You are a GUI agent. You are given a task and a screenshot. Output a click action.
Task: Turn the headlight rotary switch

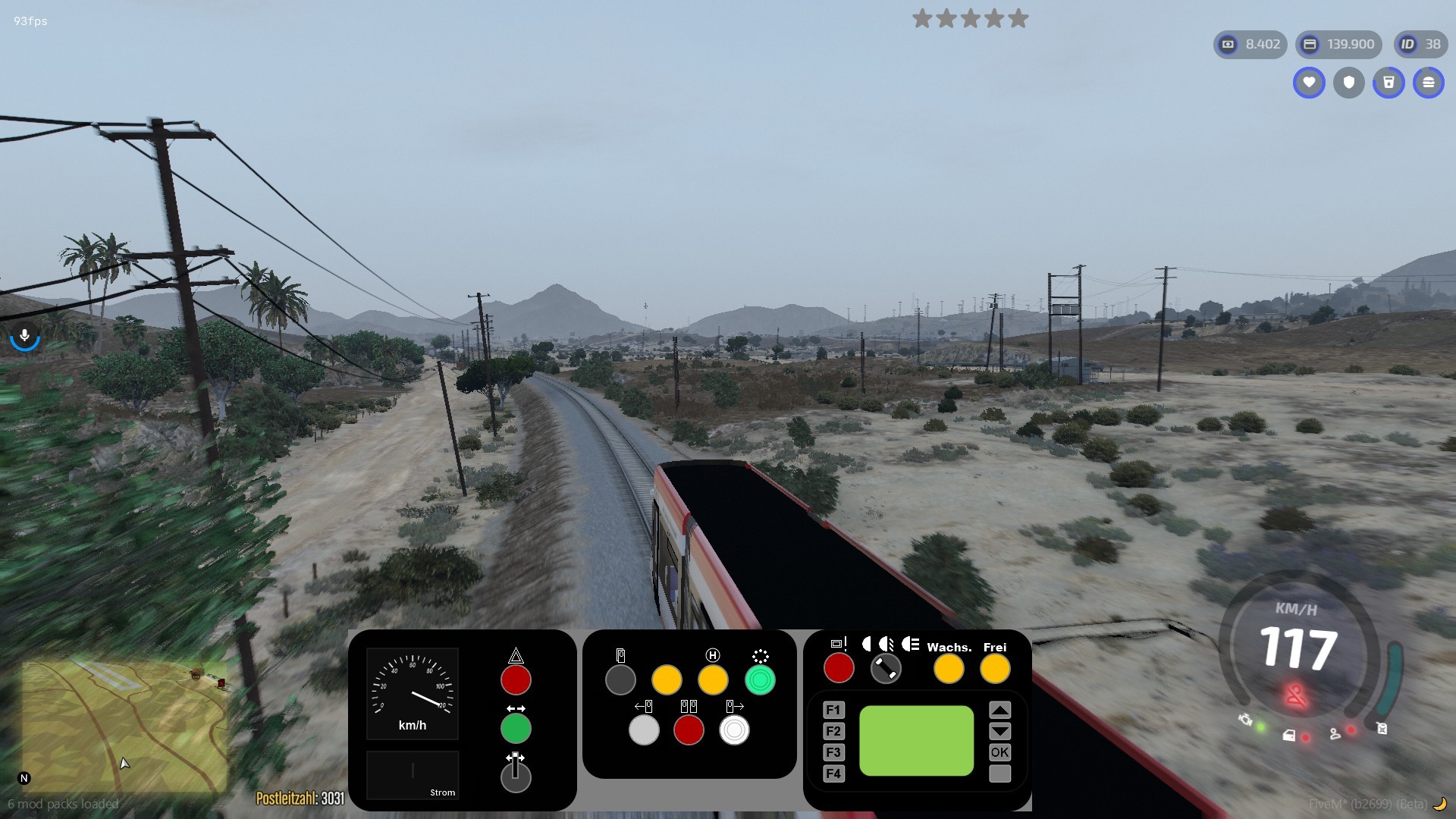pos(886,668)
